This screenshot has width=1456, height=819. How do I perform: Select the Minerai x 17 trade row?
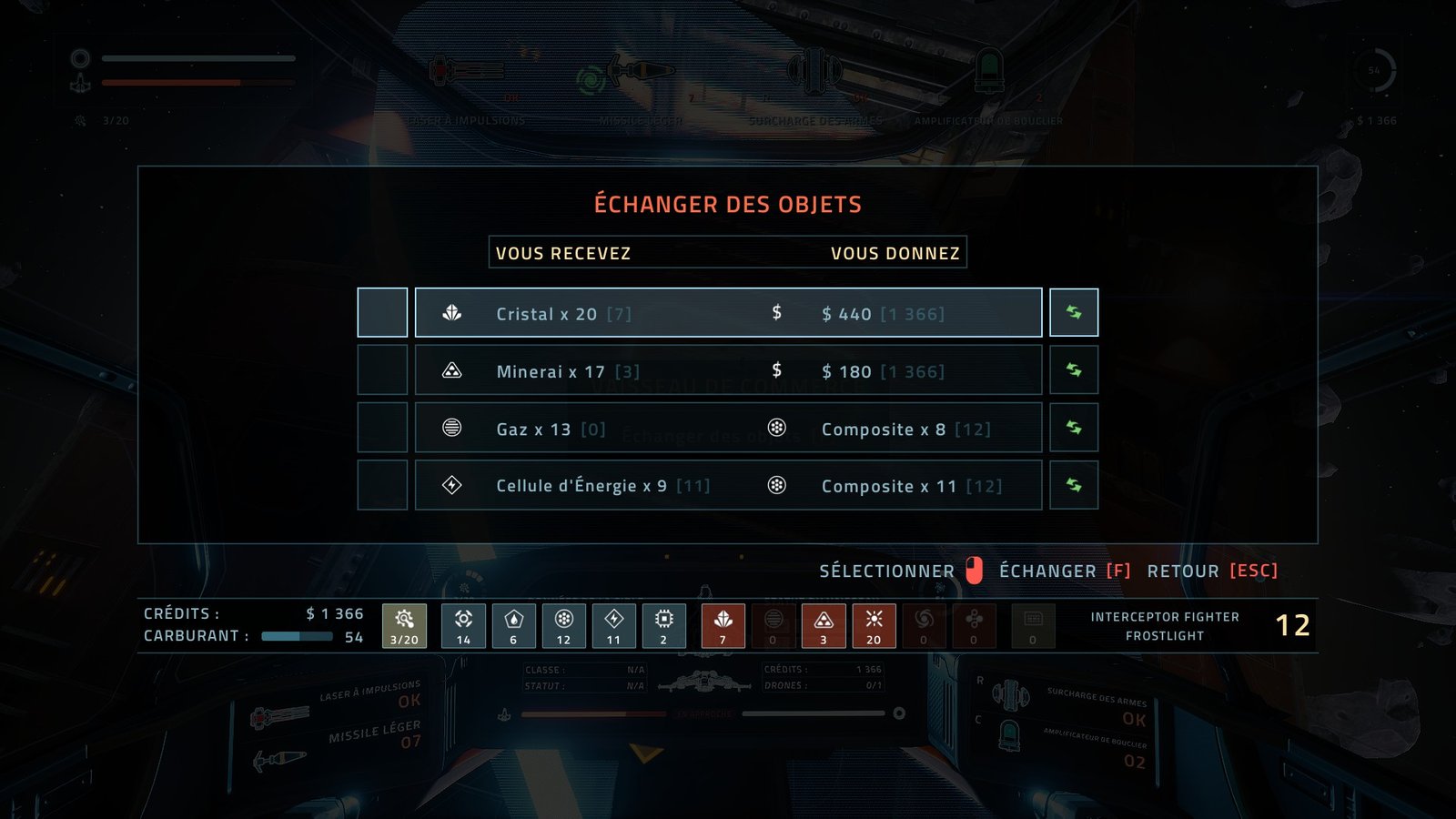click(728, 370)
